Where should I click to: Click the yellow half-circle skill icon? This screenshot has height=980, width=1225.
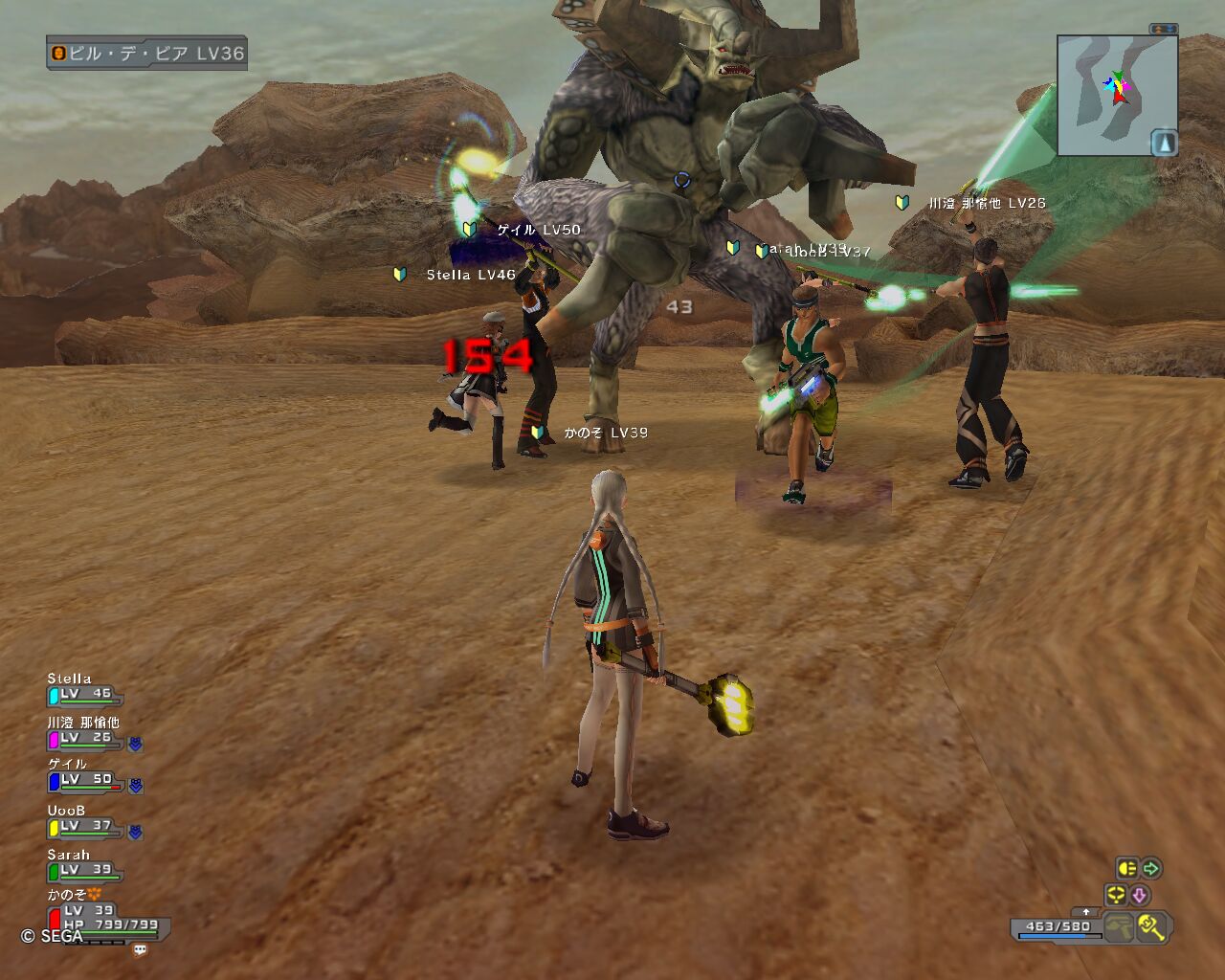click(x=1127, y=868)
